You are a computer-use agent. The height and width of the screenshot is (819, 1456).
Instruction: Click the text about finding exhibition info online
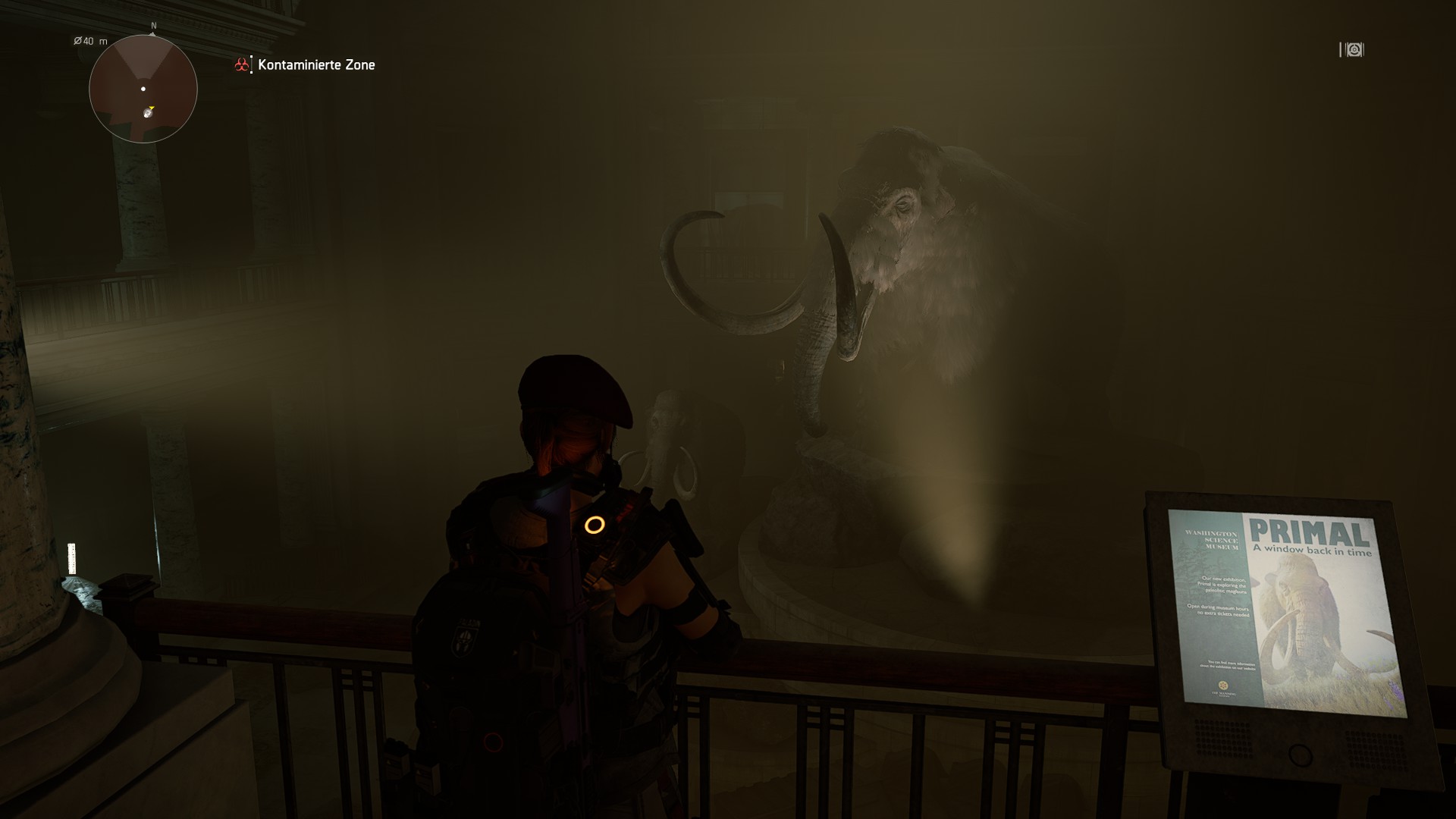click(1228, 665)
